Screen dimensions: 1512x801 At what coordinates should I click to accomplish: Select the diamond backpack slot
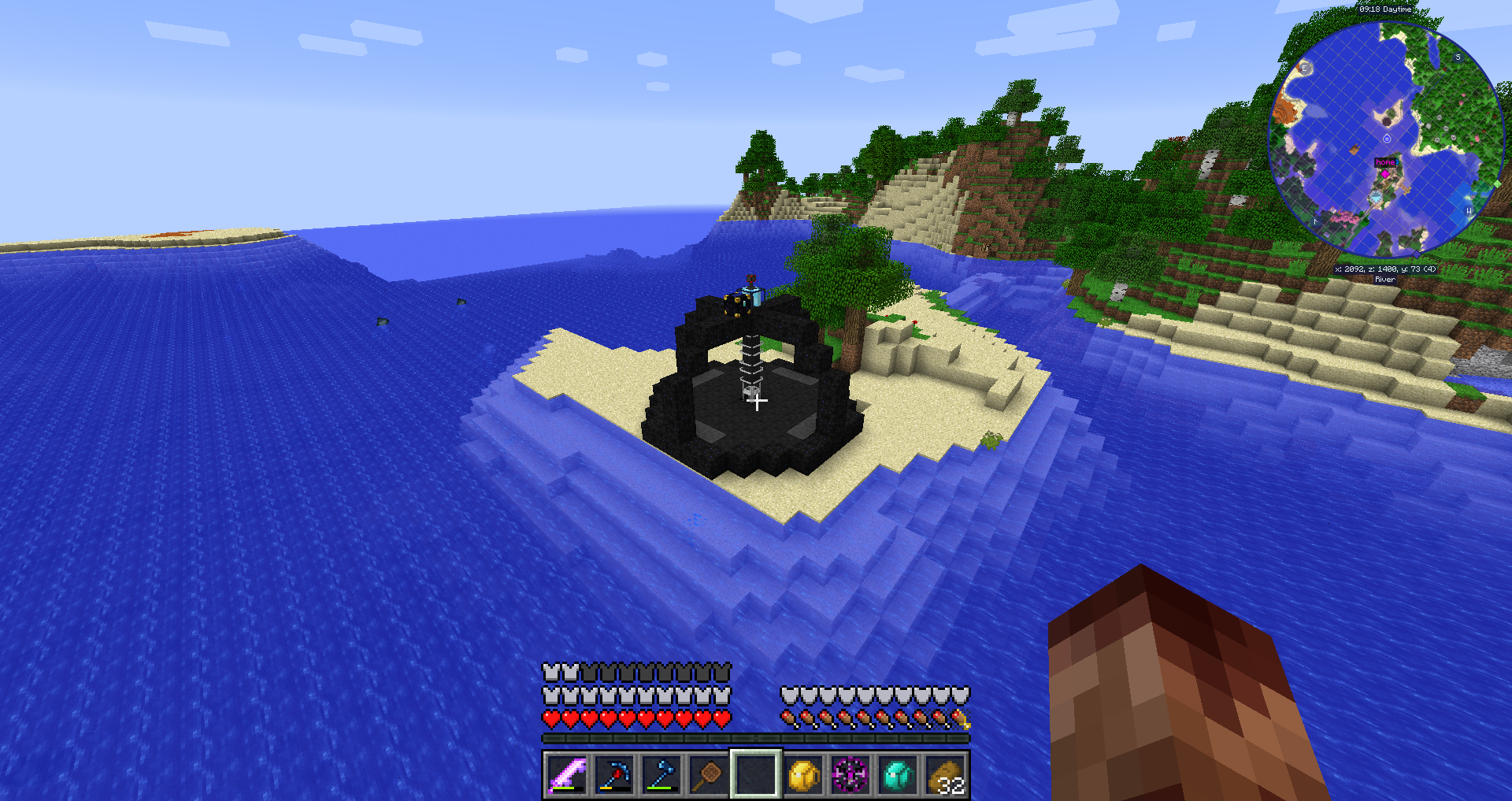pos(898,775)
